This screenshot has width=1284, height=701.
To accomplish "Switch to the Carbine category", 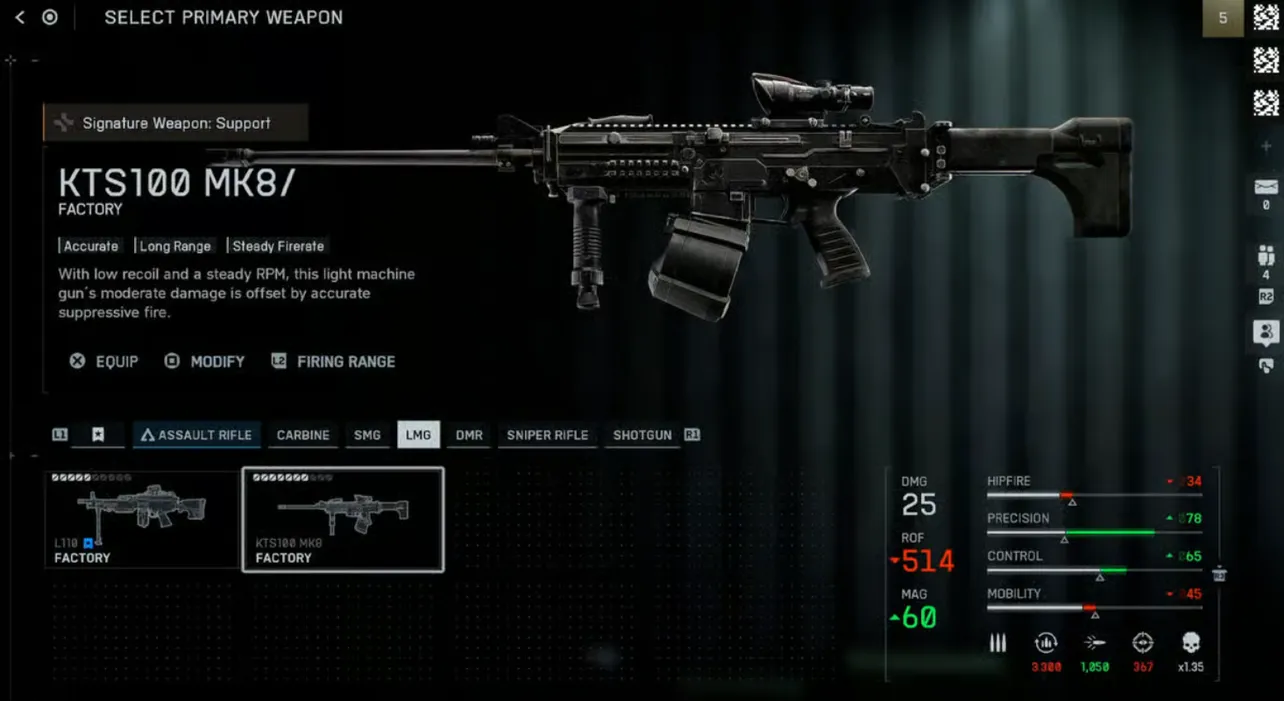I will tap(303, 435).
